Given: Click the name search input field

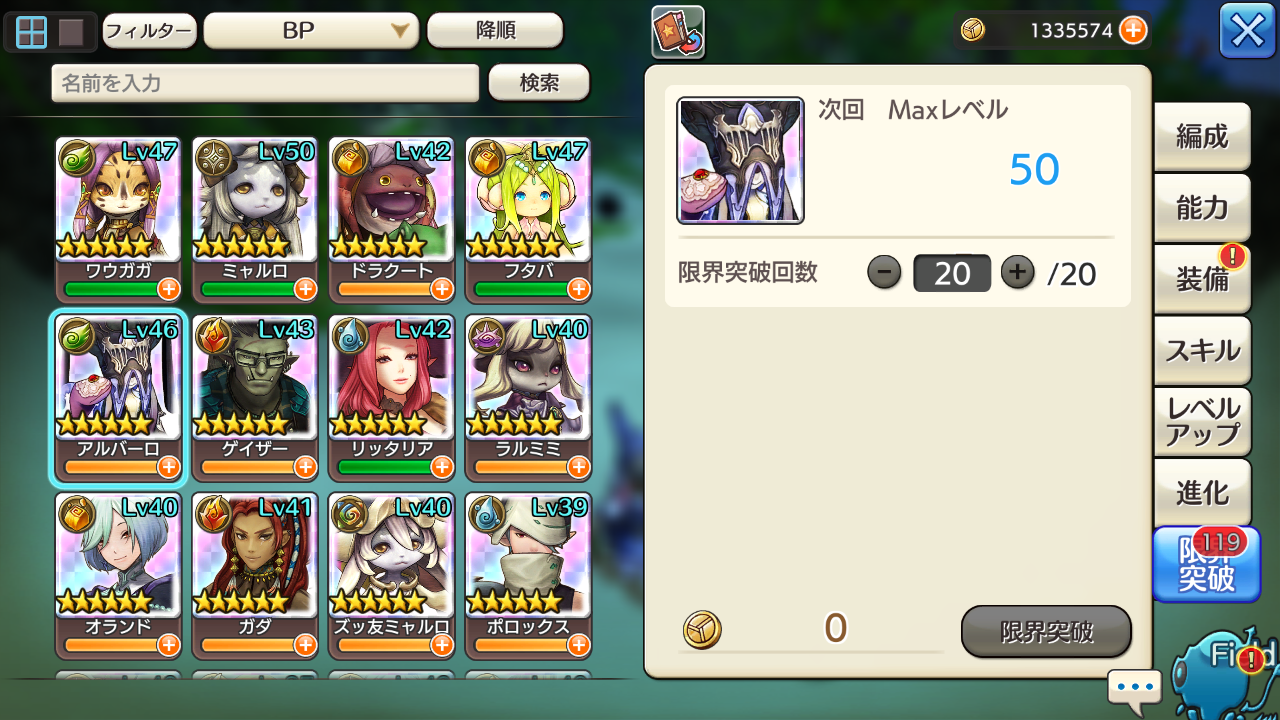Looking at the screenshot, I should point(265,83).
